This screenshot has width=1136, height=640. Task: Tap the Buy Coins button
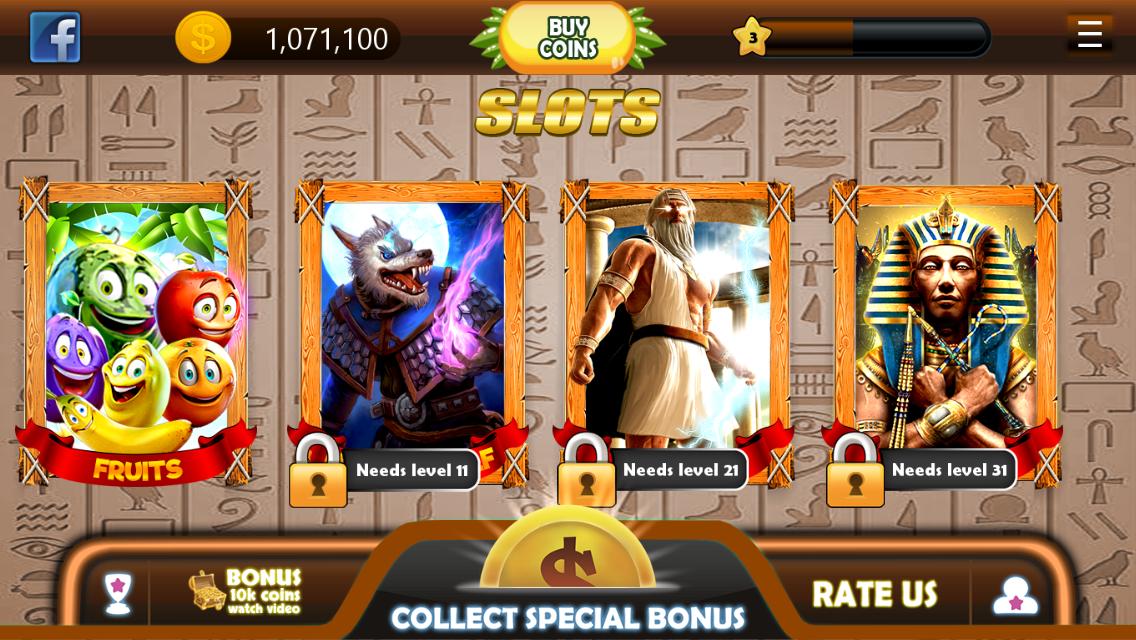(x=567, y=38)
